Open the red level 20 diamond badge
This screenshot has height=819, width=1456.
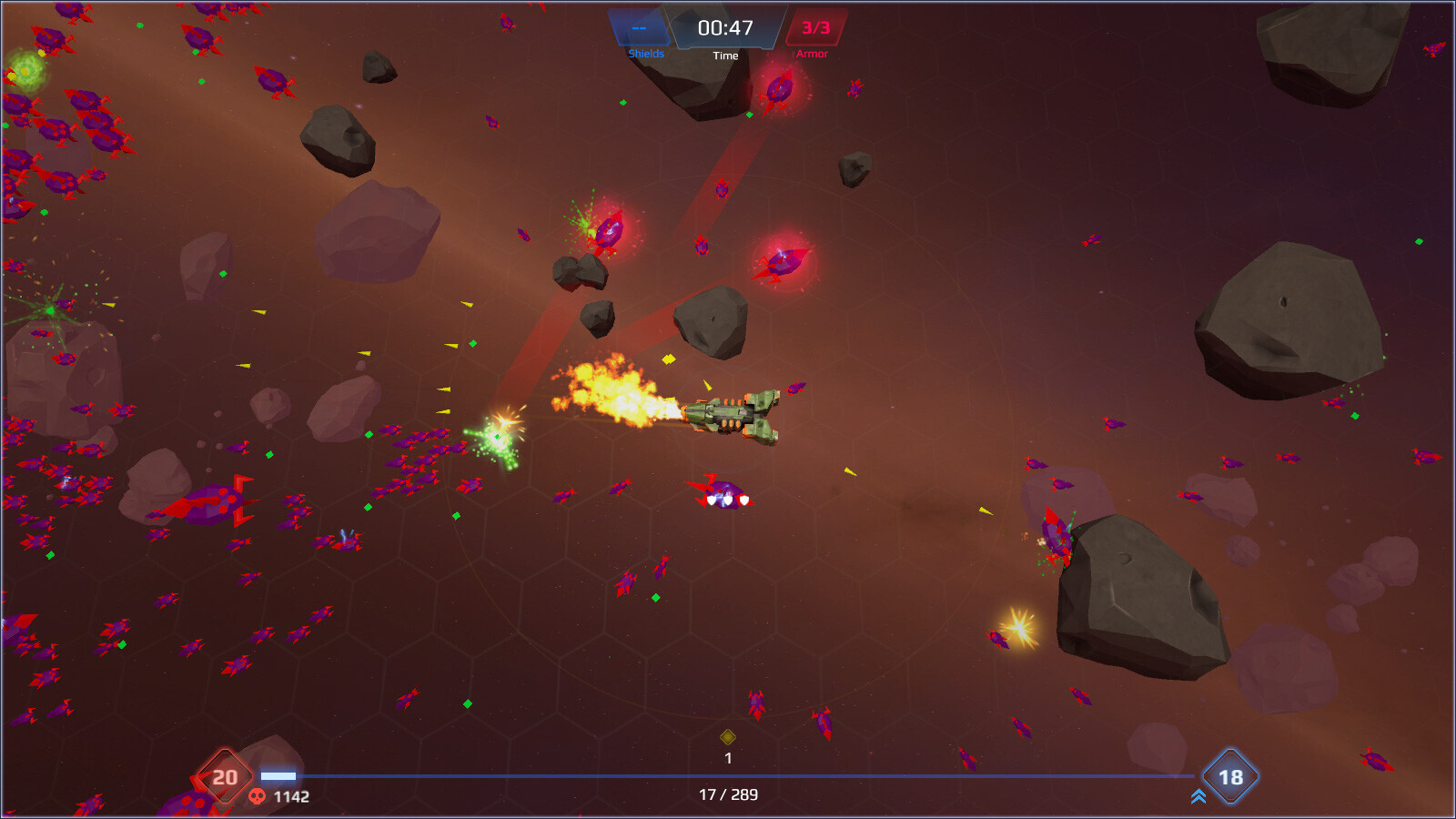click(x=223, y=778)
